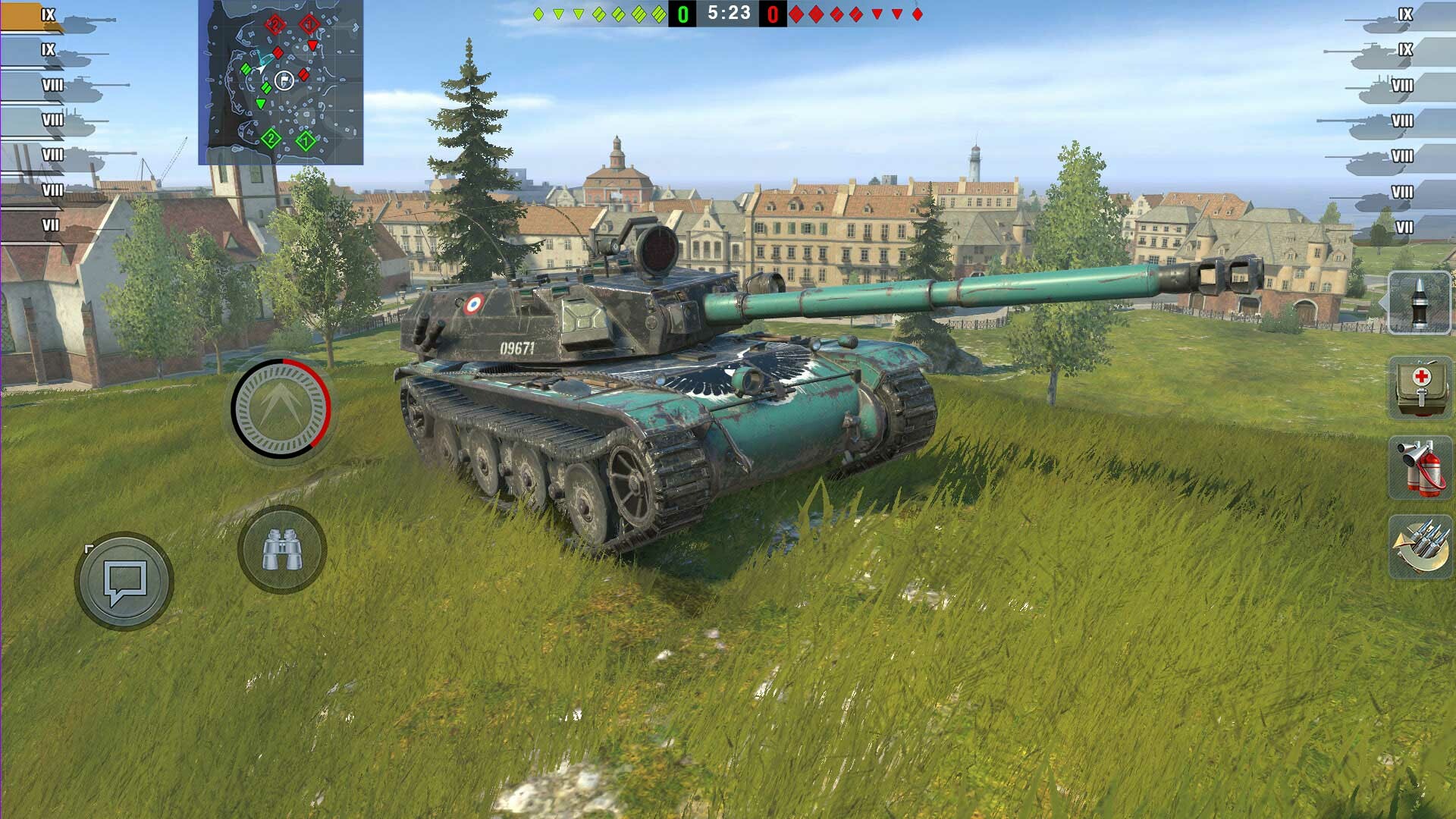Toggle the minimap overlay display
The image size is (1456, 819).
click(x=284, y=83)
